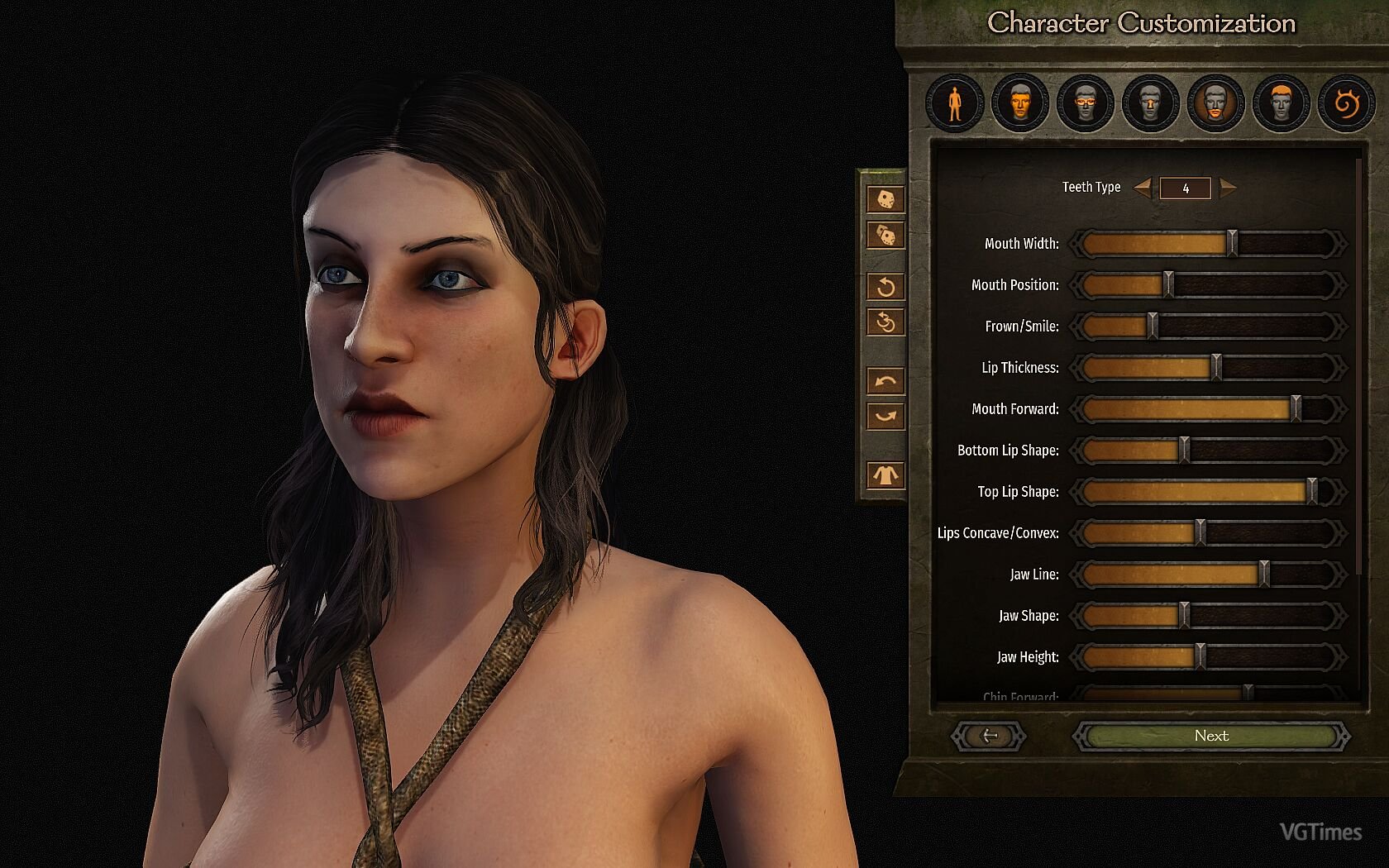Toggle clothing with the tunic icon

[x=885, y=475]
